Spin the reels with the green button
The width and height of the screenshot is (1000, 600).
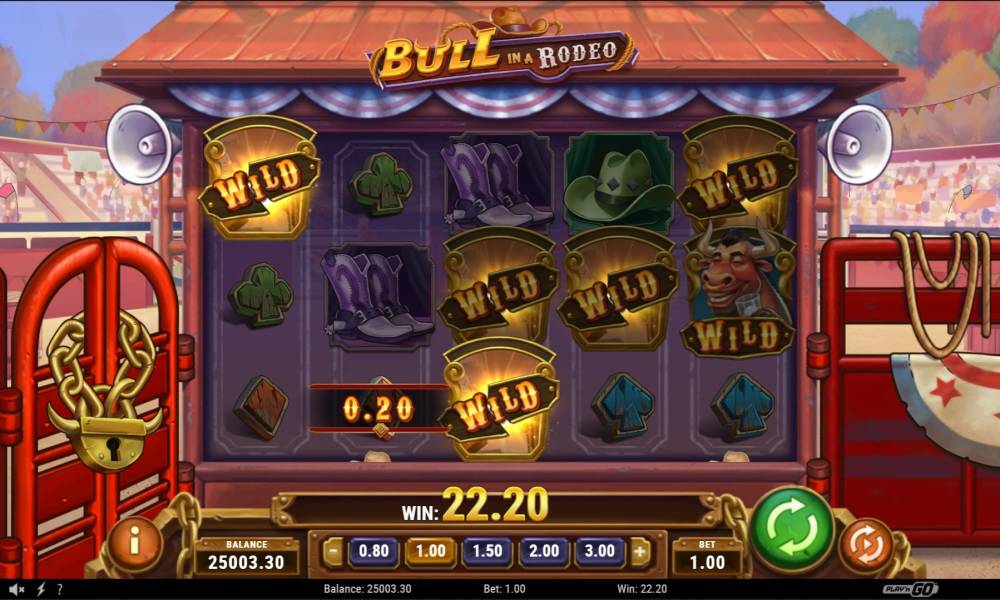click(x=793, y=528)
